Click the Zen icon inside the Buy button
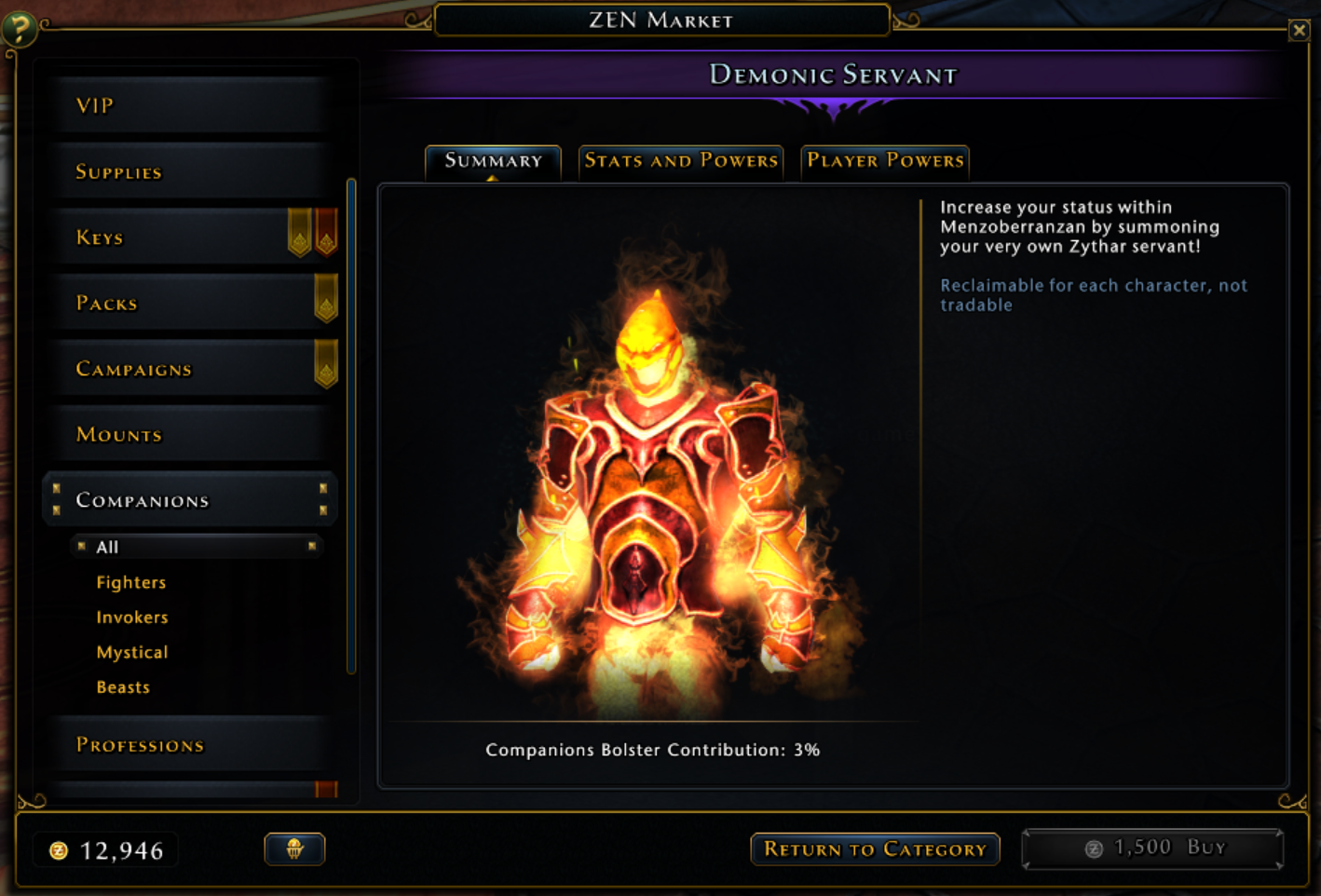1321x896 pixels. pyautogui.click(x=1092, y=848)
